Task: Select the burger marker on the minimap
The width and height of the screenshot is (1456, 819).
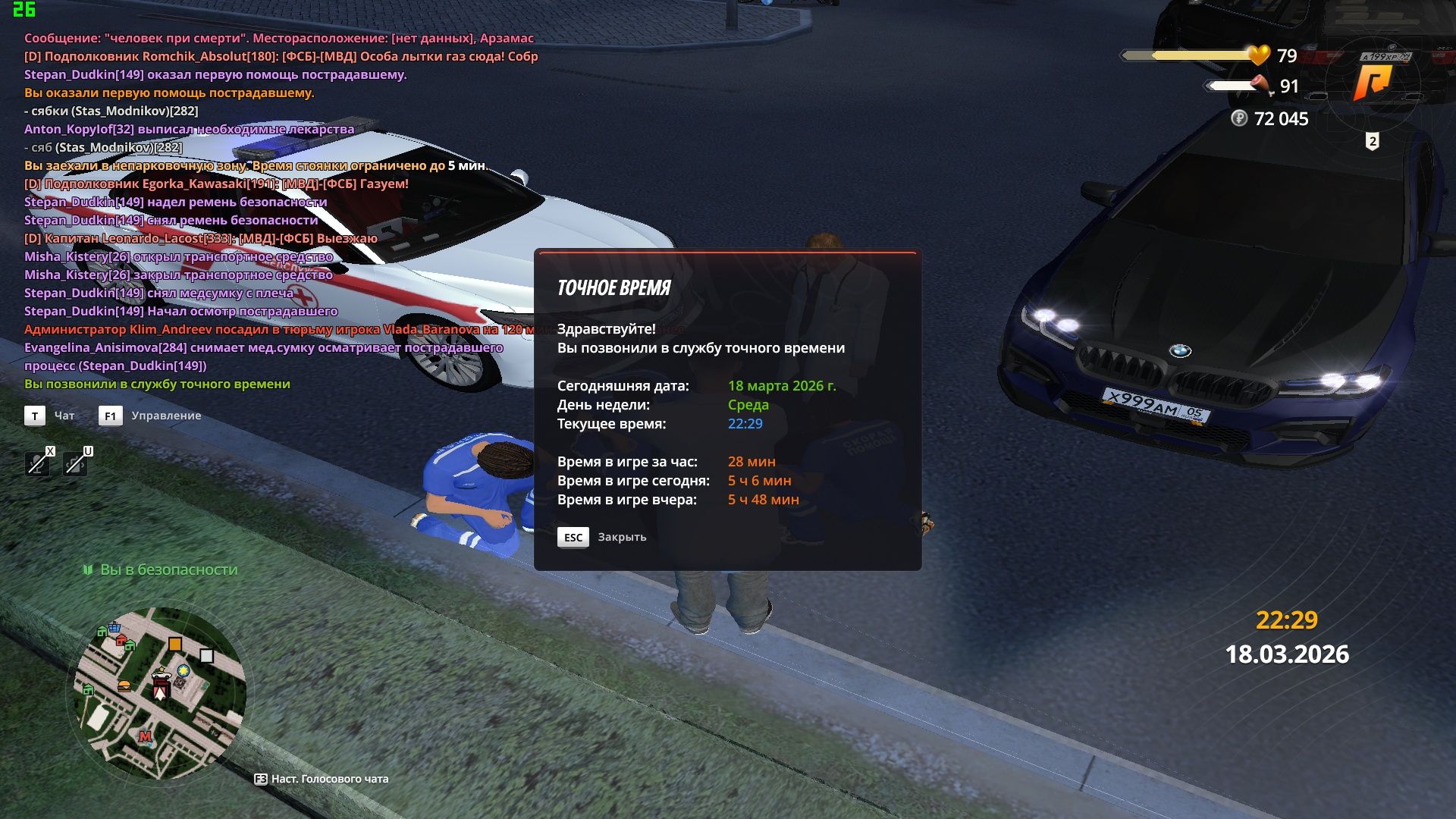Action: pos(124,686)
